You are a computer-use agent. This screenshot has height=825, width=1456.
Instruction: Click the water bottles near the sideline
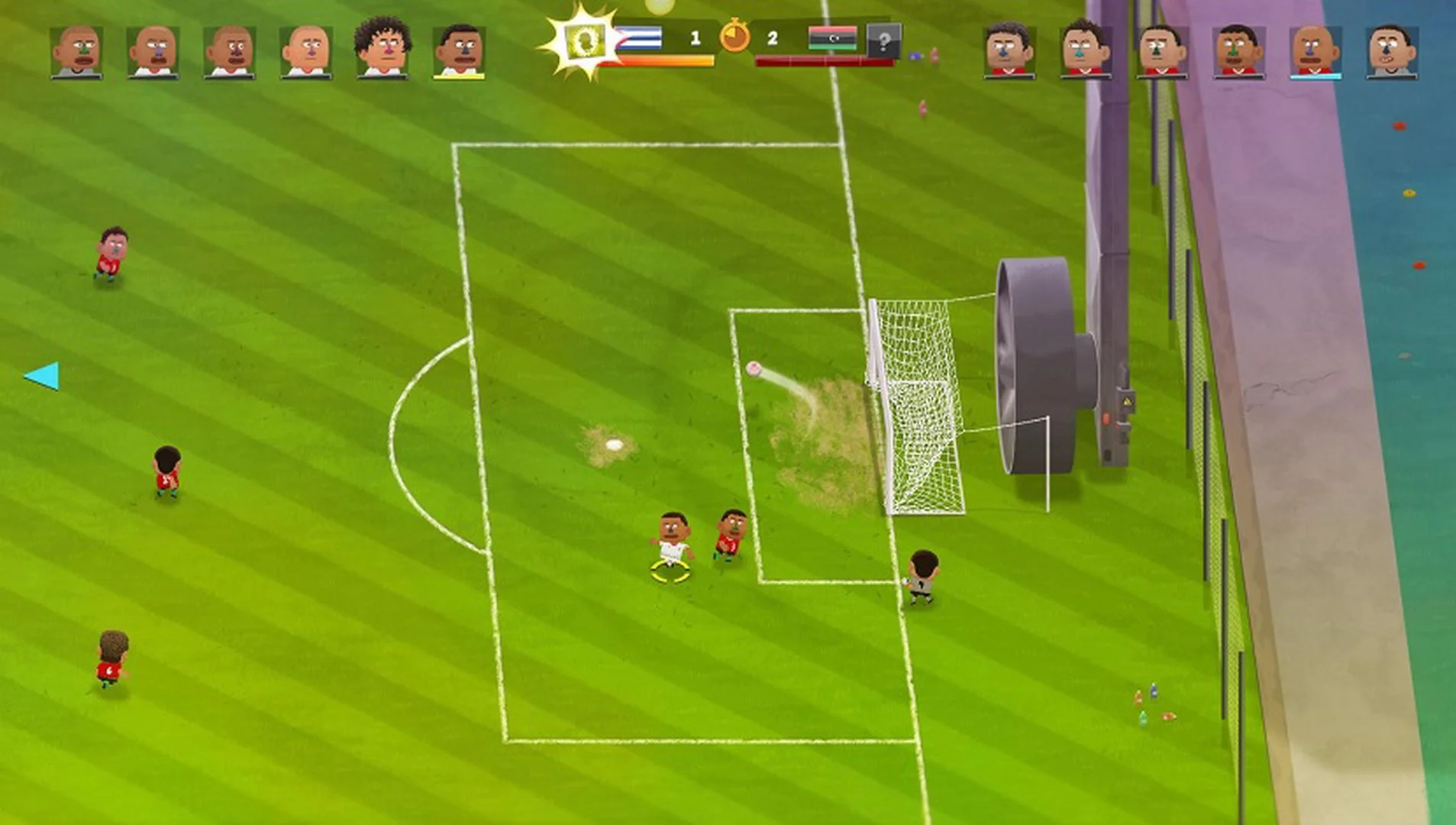pyautogui.click(x=1153, y=704)
